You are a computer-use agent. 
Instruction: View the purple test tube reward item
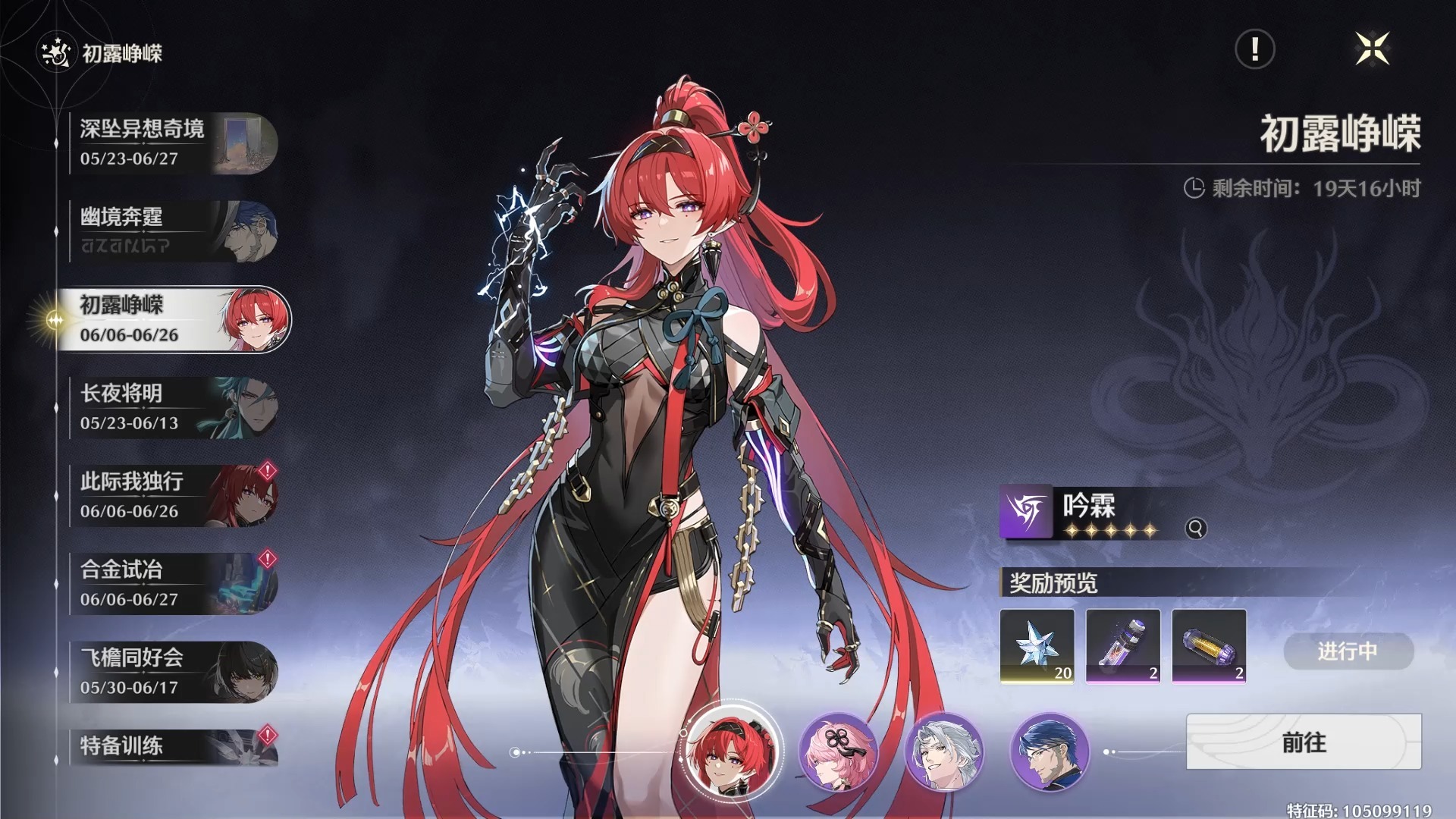1123,645
